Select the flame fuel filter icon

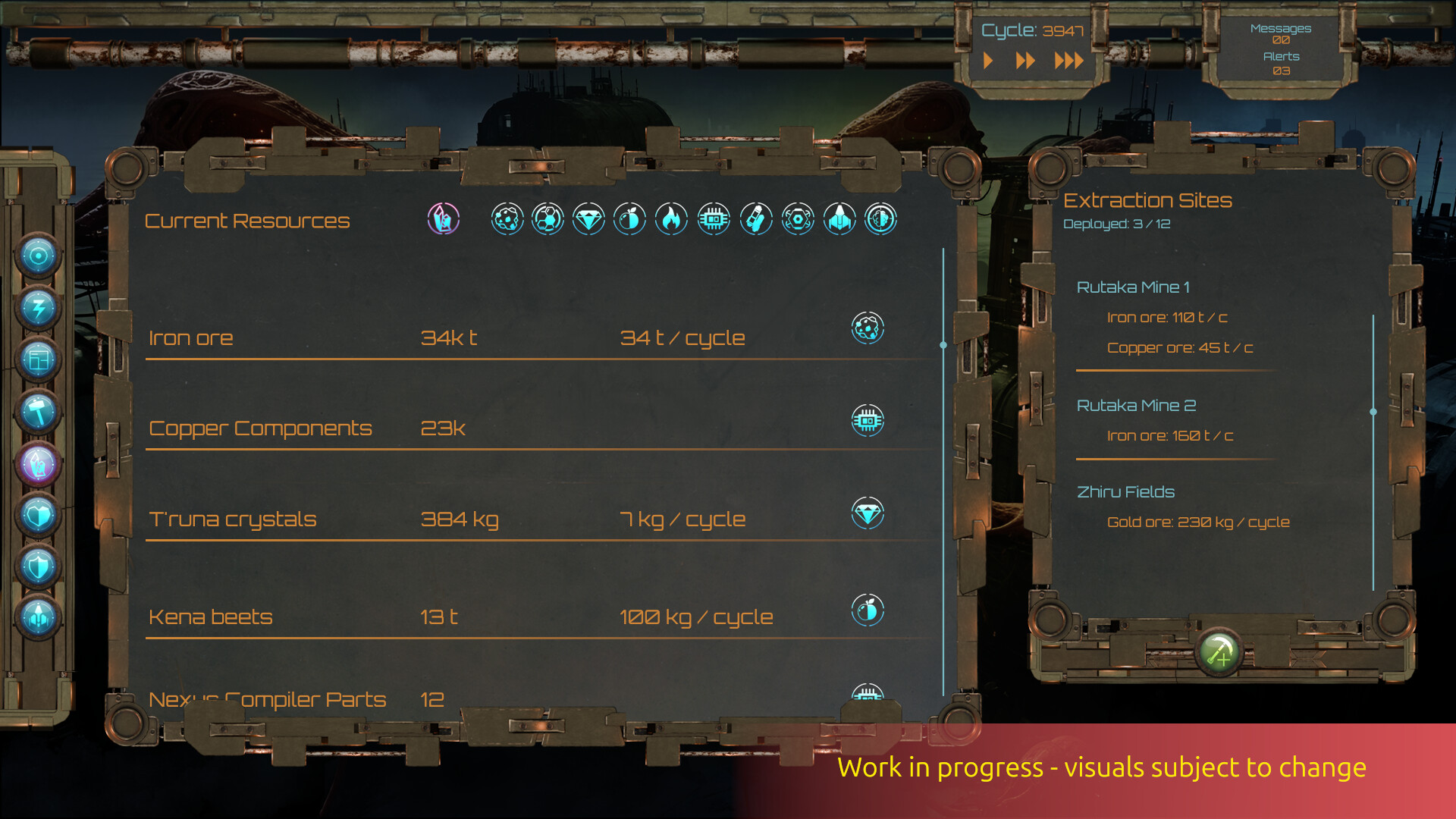671,220
